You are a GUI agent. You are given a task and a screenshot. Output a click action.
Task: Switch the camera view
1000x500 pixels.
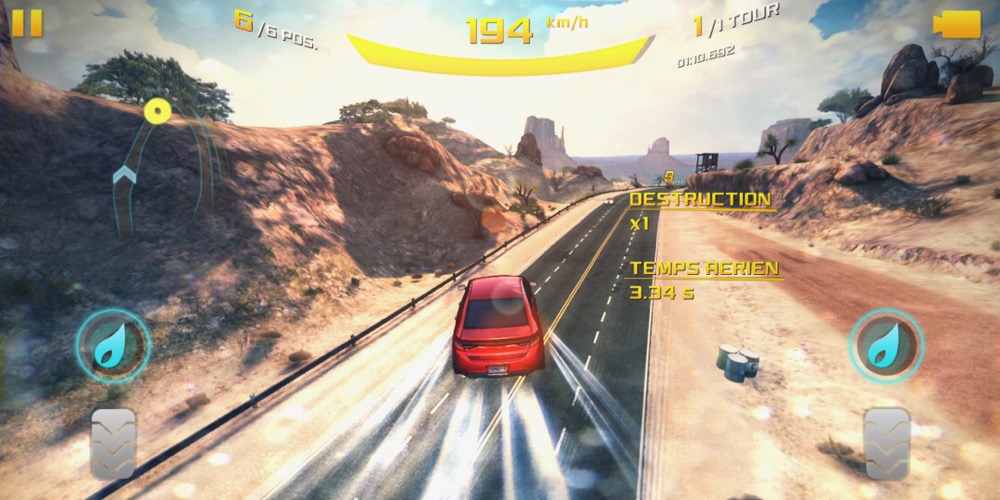[956, 24]
